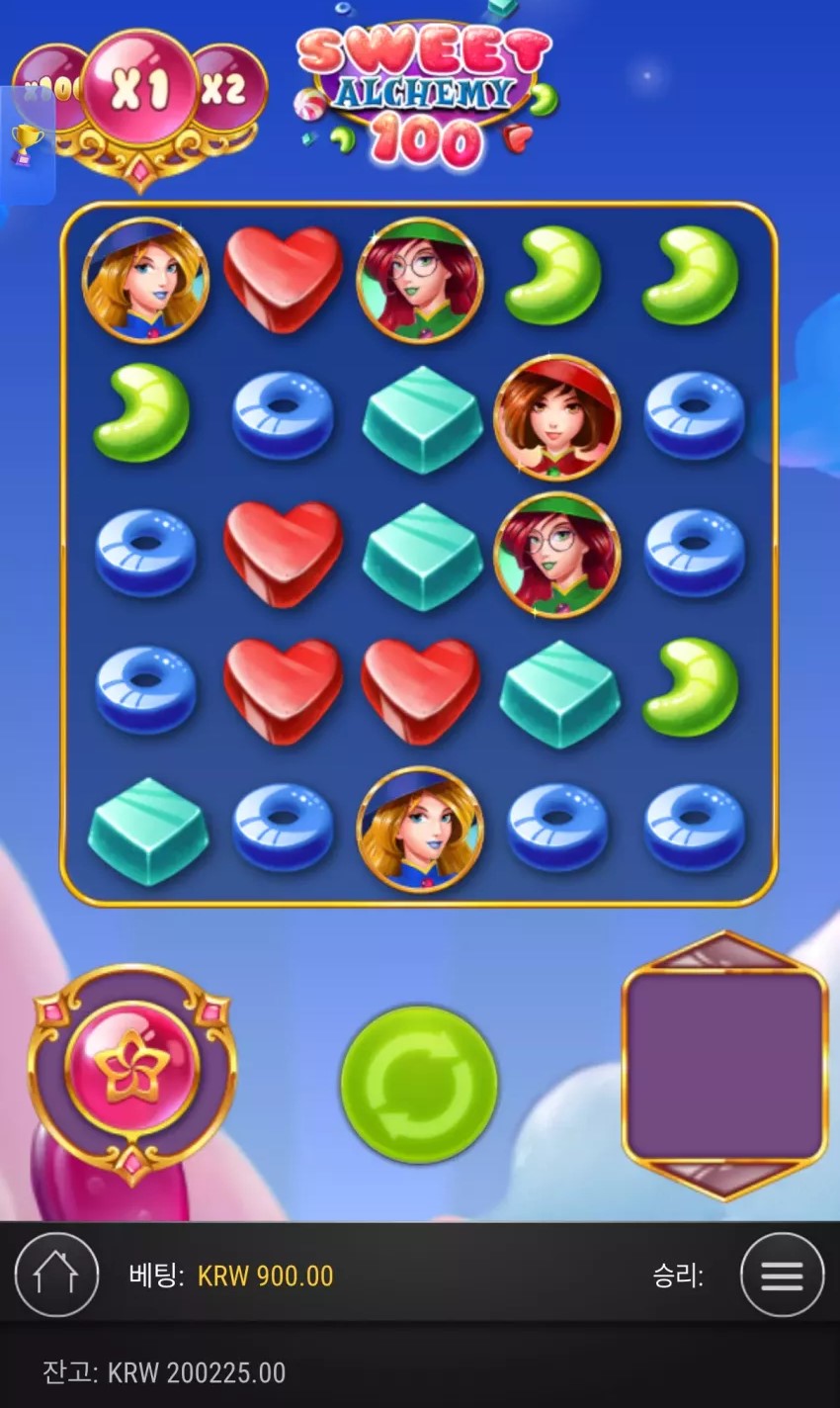Spin the reels with the green button
Image resolution: width=840 pixels, height=1408 pixels.
(x=419, y=1084)
